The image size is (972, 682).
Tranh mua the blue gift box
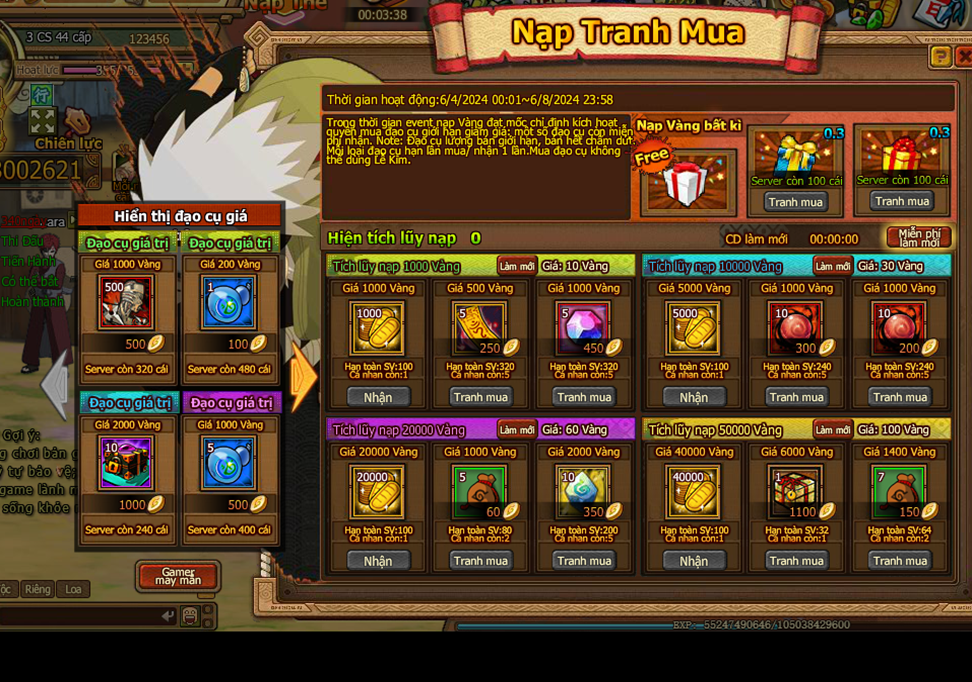click(796, 202)
